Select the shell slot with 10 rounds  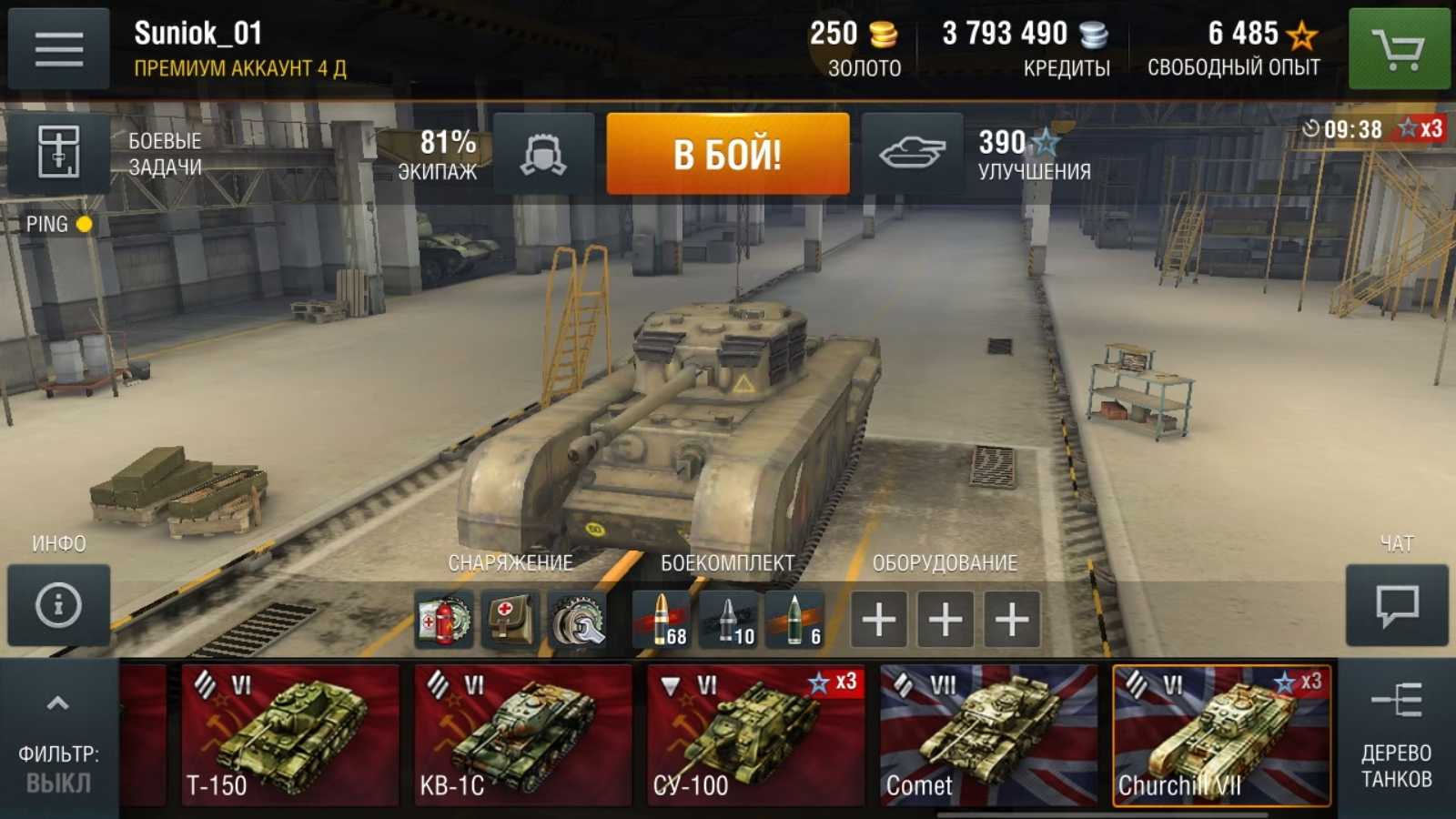tap(728, 620)
